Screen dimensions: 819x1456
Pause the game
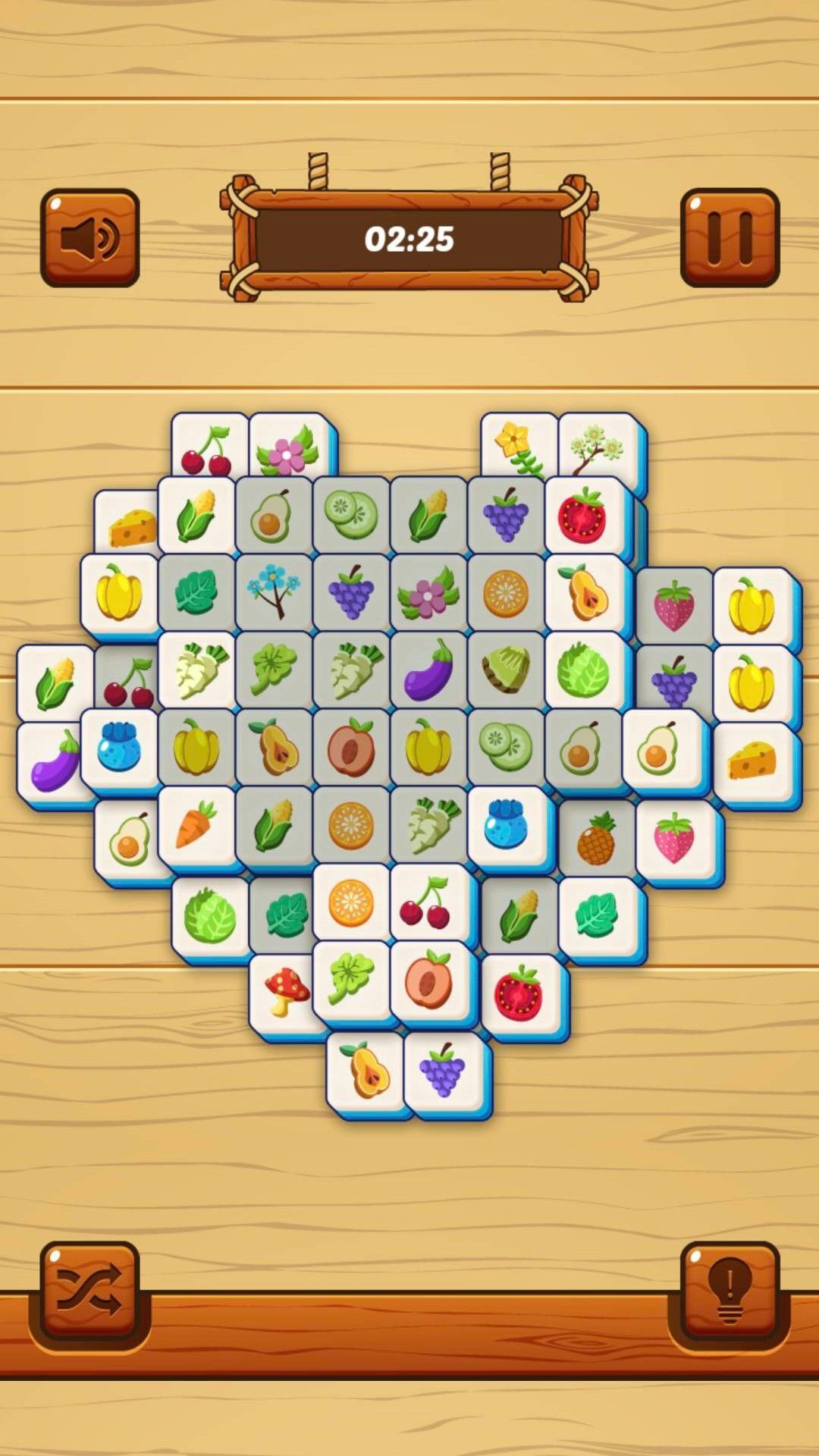tap(730, 238)
